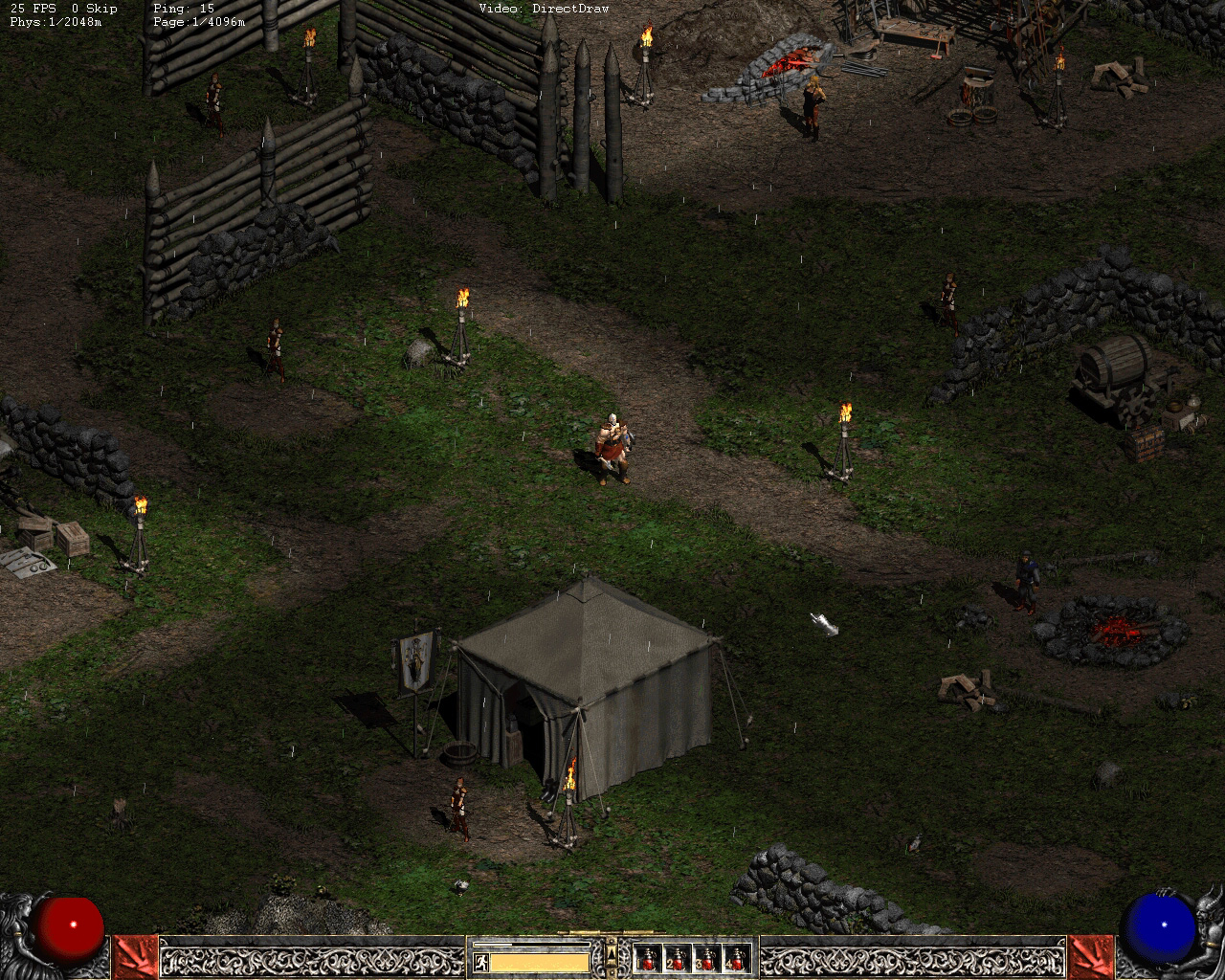This screenshot has height=980, width=1225.
Task: Use the healing potion in belt slot 1
Action: [648, 958]
